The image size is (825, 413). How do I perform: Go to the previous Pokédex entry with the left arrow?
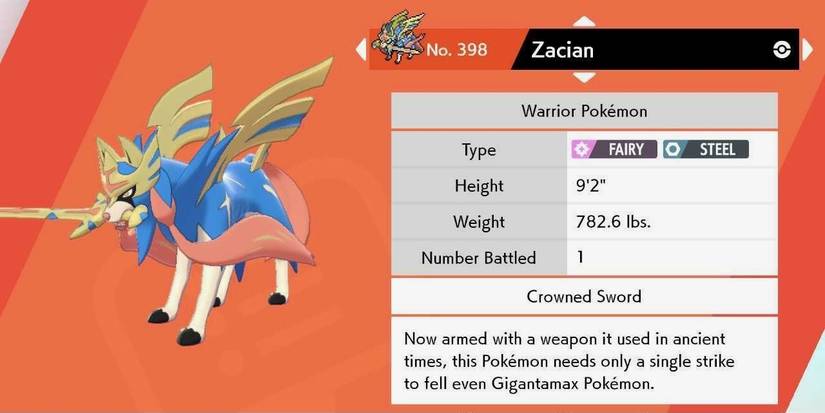(x=361, y=49)
